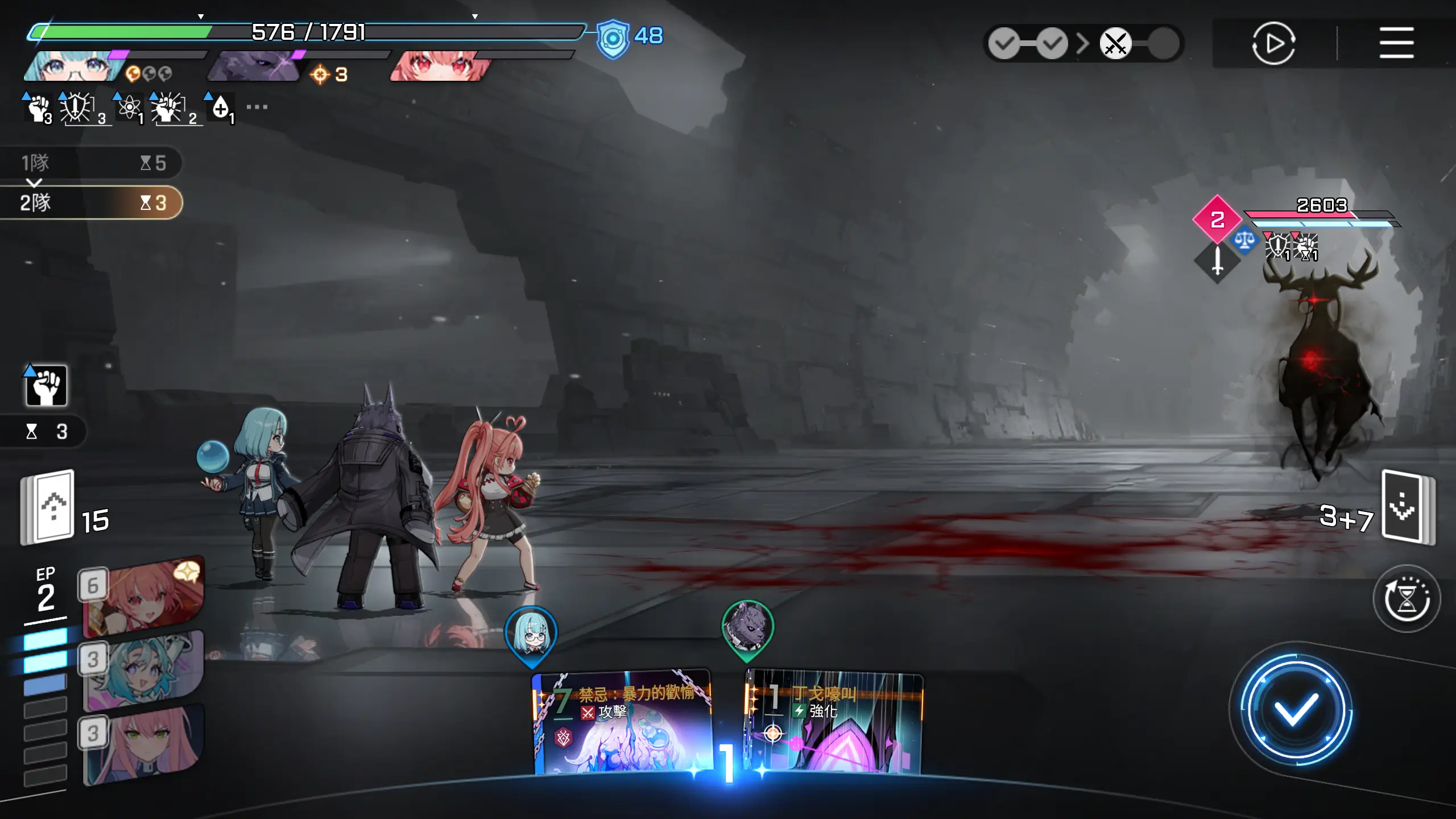
Task: View the enemy's pink action count diamond
Action: pos(1217,220)
